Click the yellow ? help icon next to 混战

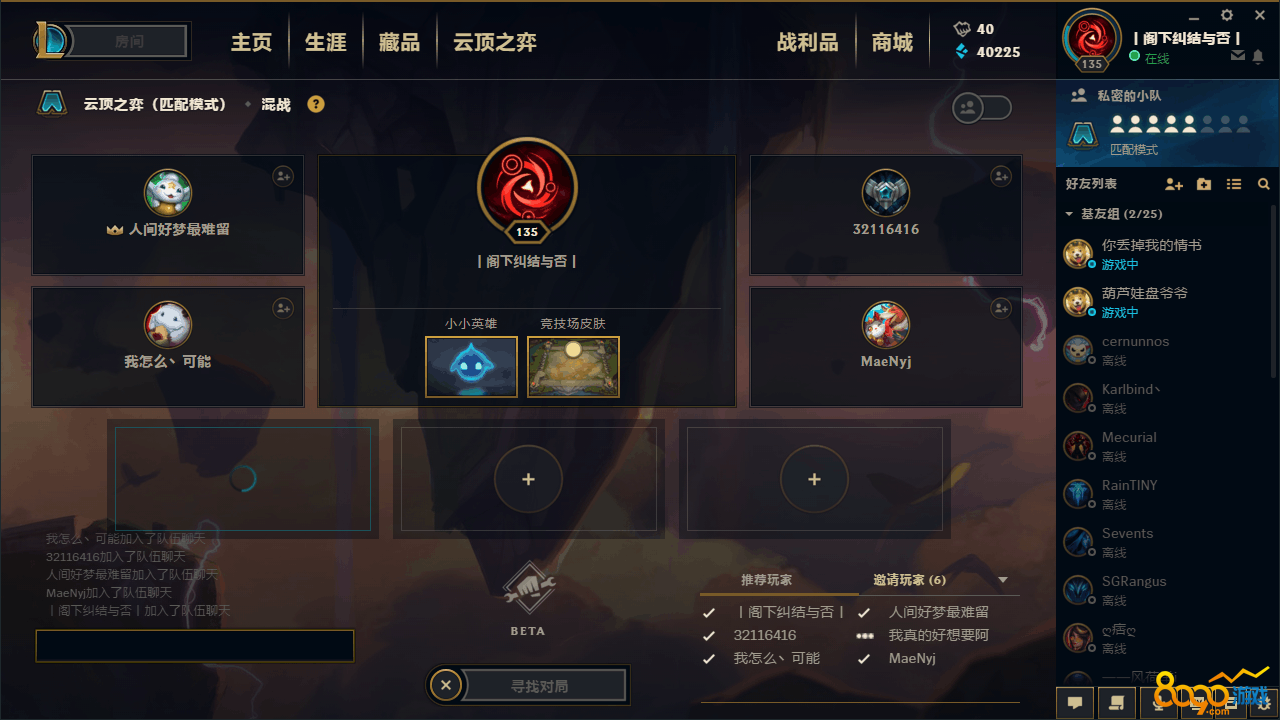tap(315, 103)
